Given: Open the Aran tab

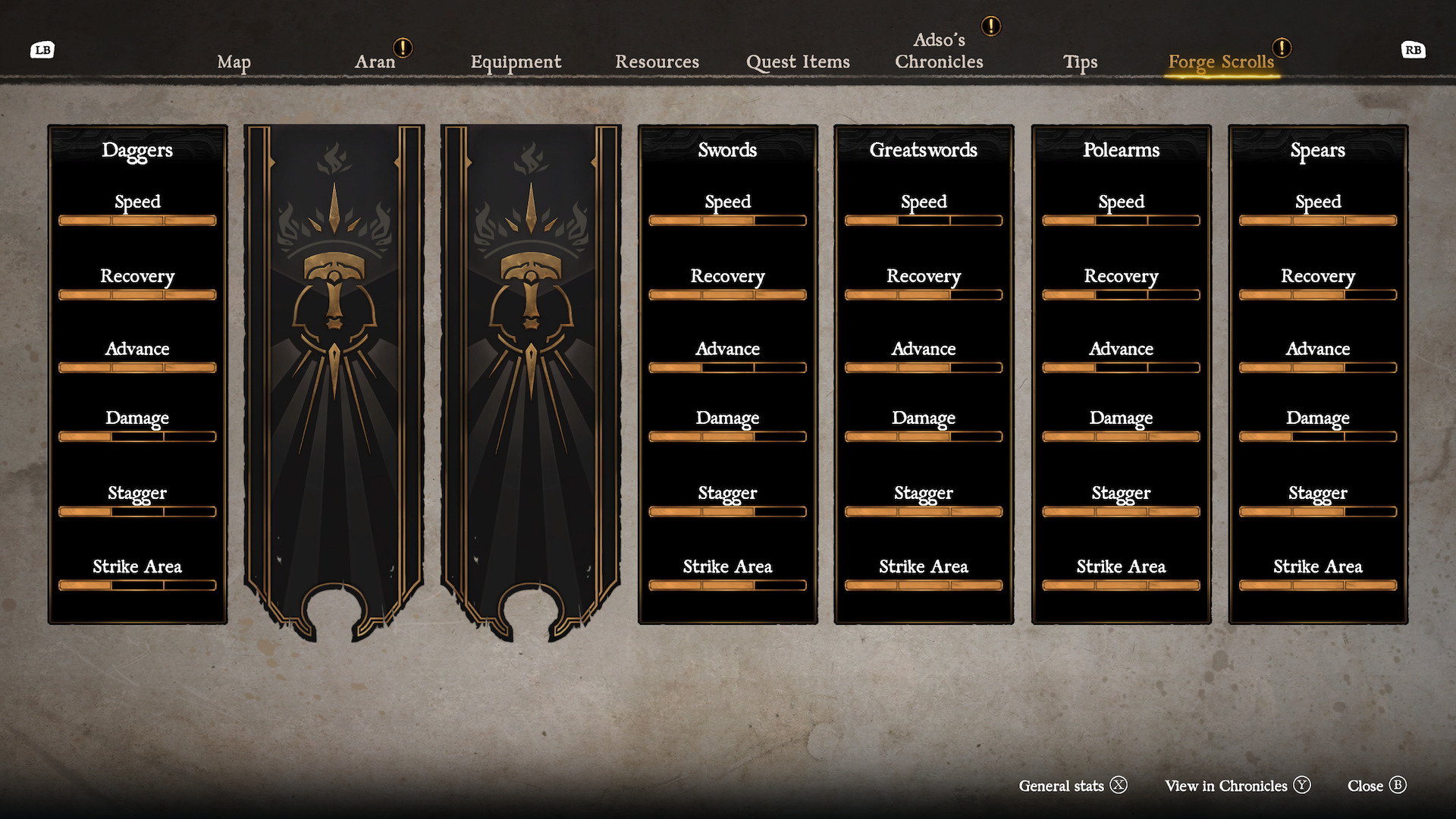Looking at the screenshot, I should pyautogui.click(x=375, y=61).
